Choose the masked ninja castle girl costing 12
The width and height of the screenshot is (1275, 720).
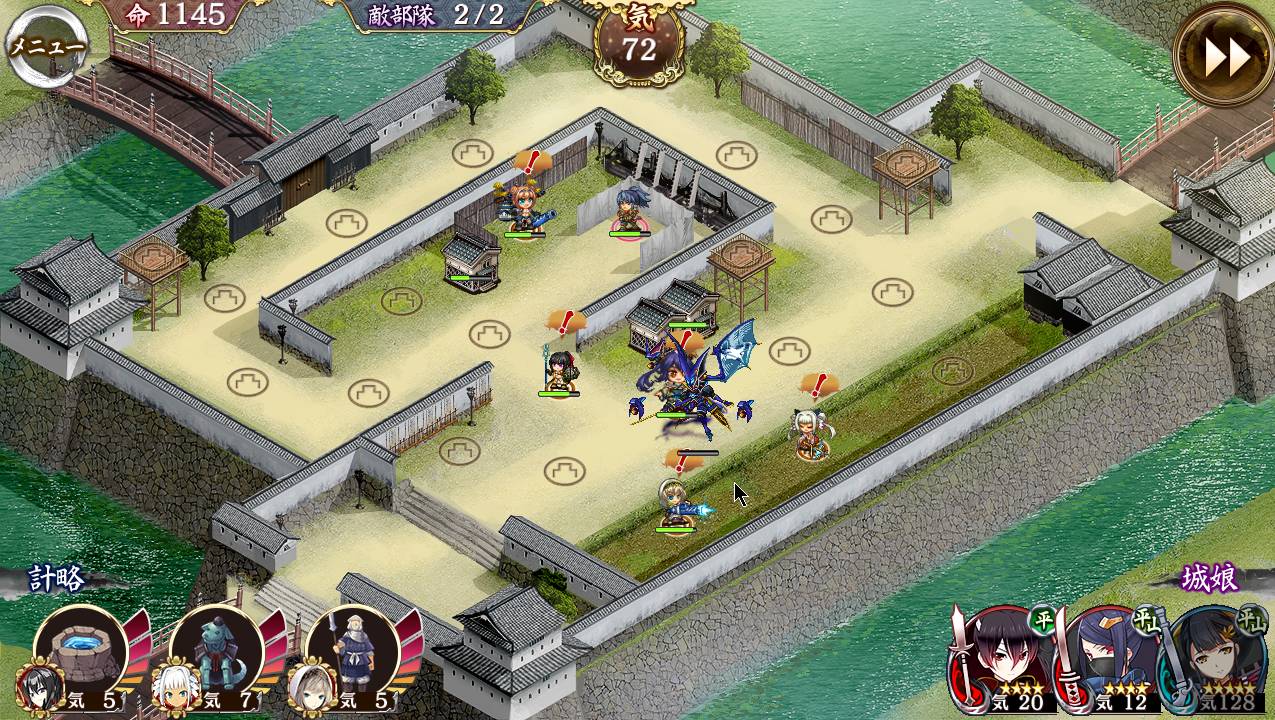point(1105,660)
